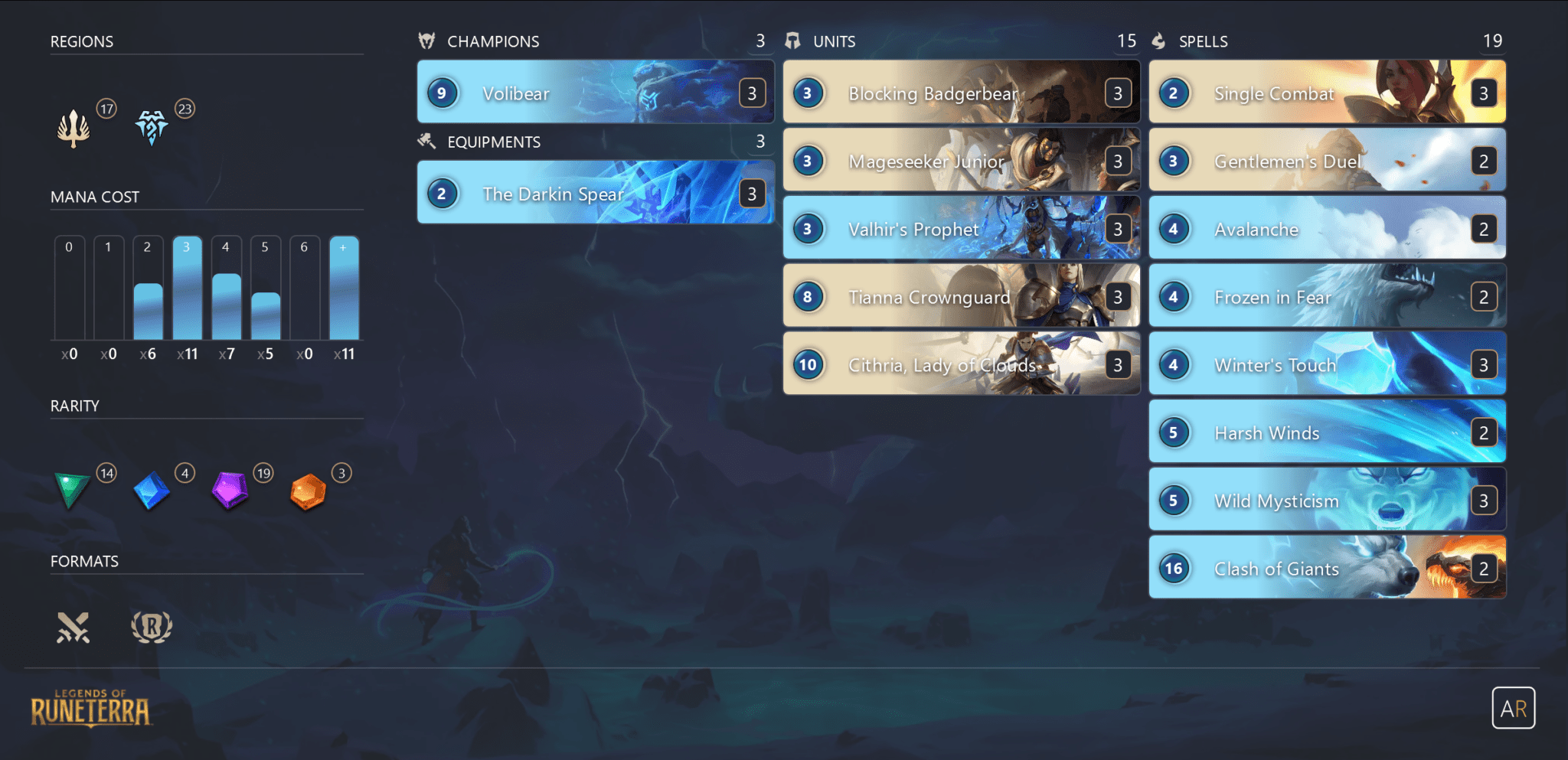Click the Units section icon
1568x760 pixels.
794,41
